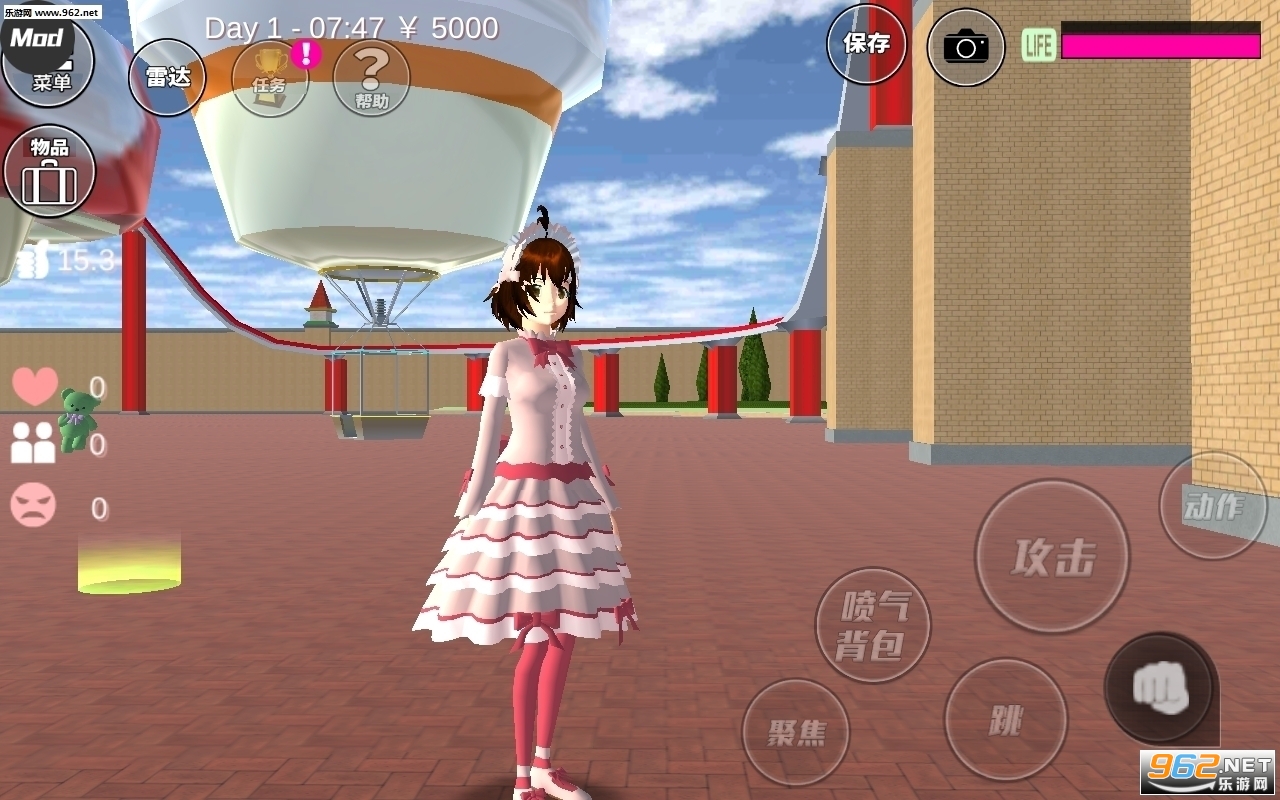Open the 雷达 radar view

click(167, 75)
